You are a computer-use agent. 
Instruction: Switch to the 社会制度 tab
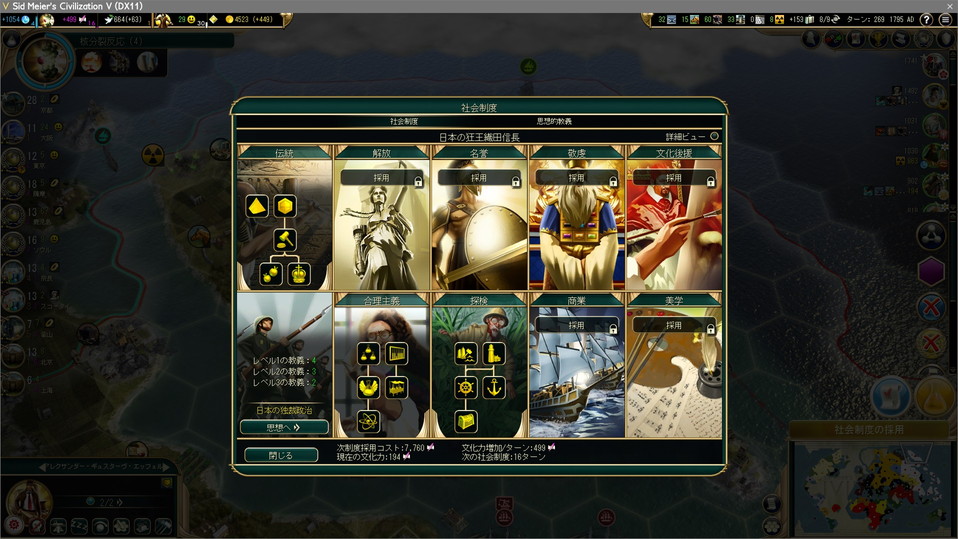[404, 121]
